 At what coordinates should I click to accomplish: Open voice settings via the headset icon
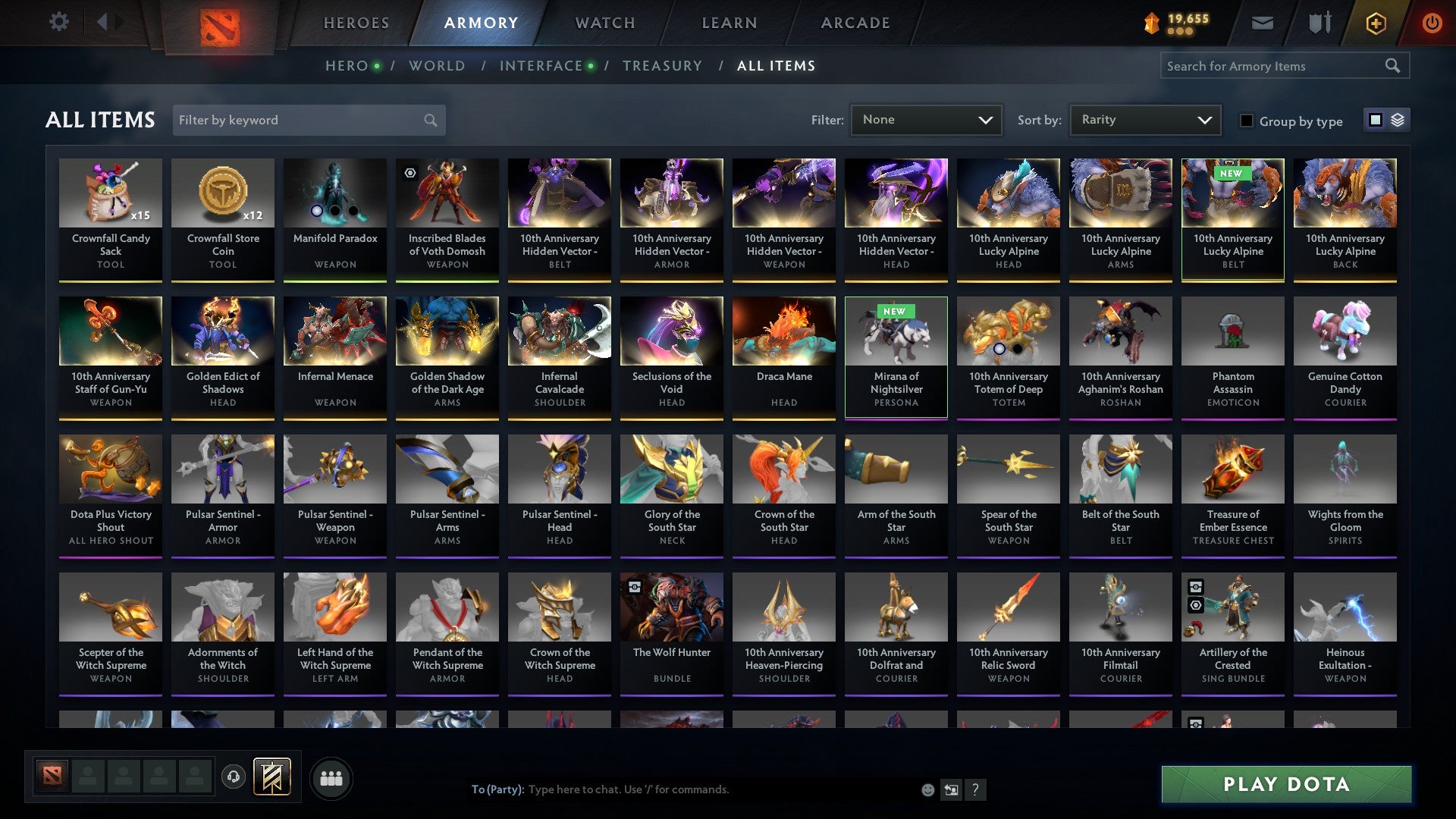tap(233, 777)
